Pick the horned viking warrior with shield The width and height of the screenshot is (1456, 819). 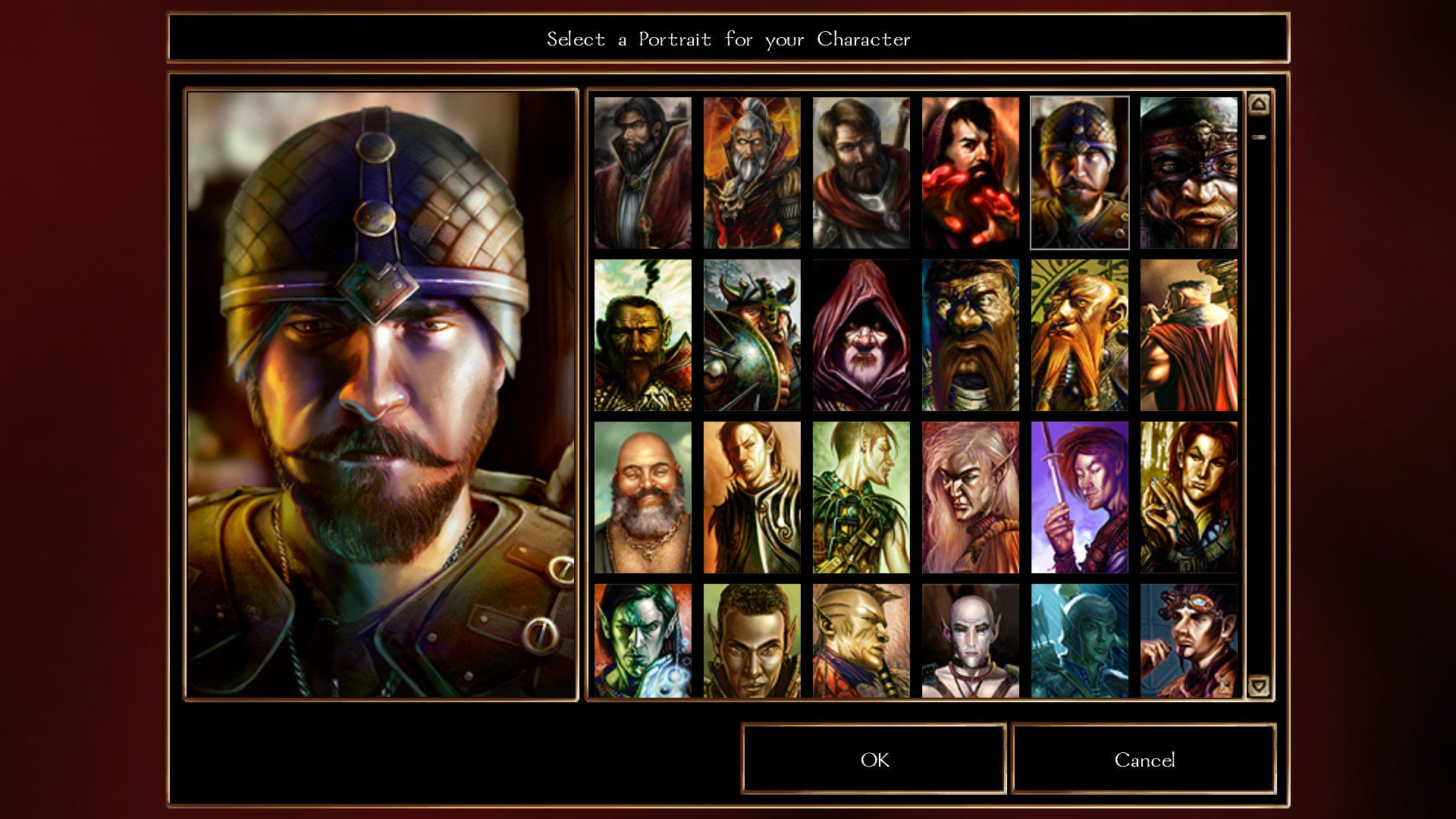pos(752,334)
